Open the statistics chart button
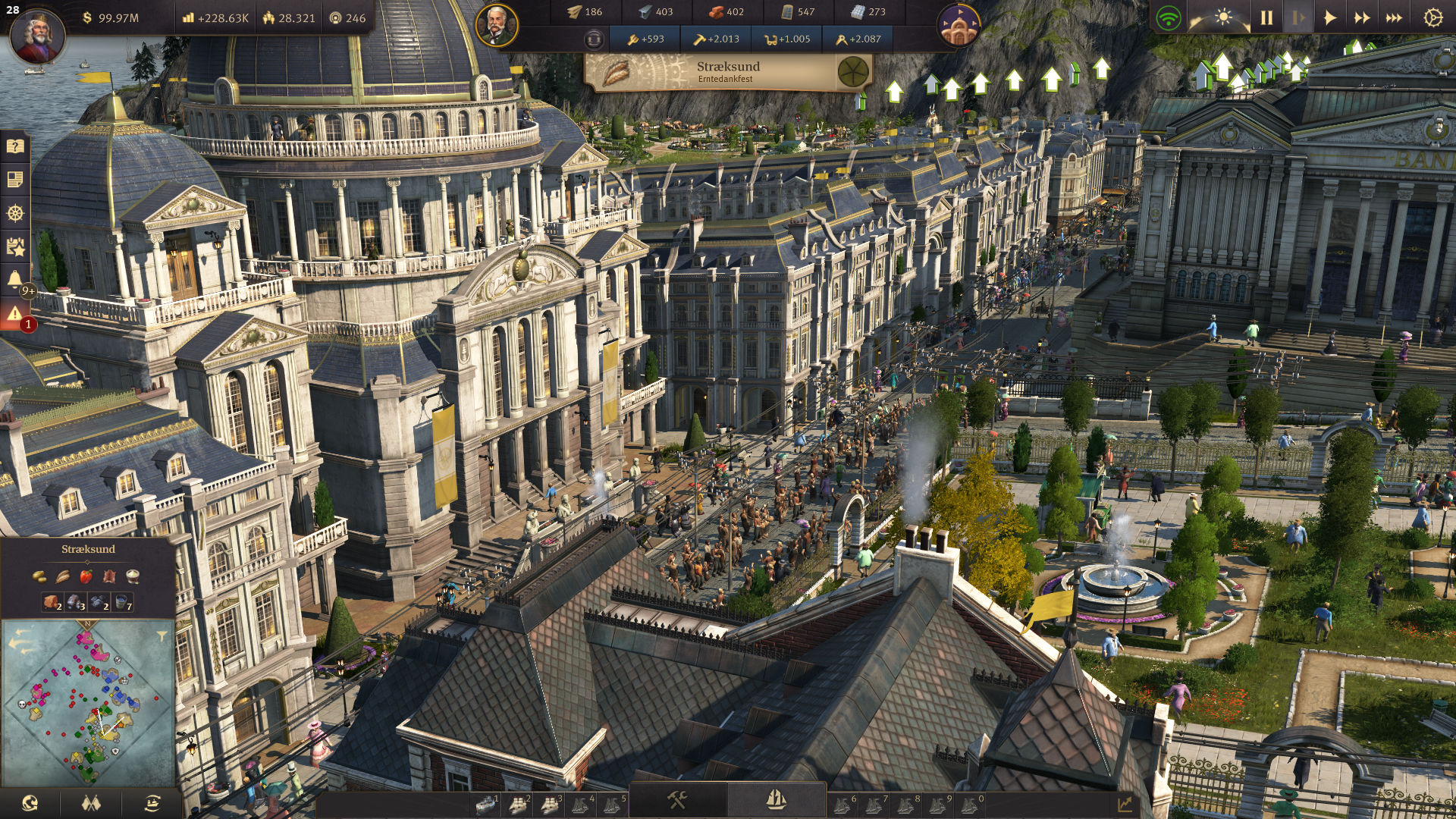Screen dimensions: 1456x819 click(1125, 803)
